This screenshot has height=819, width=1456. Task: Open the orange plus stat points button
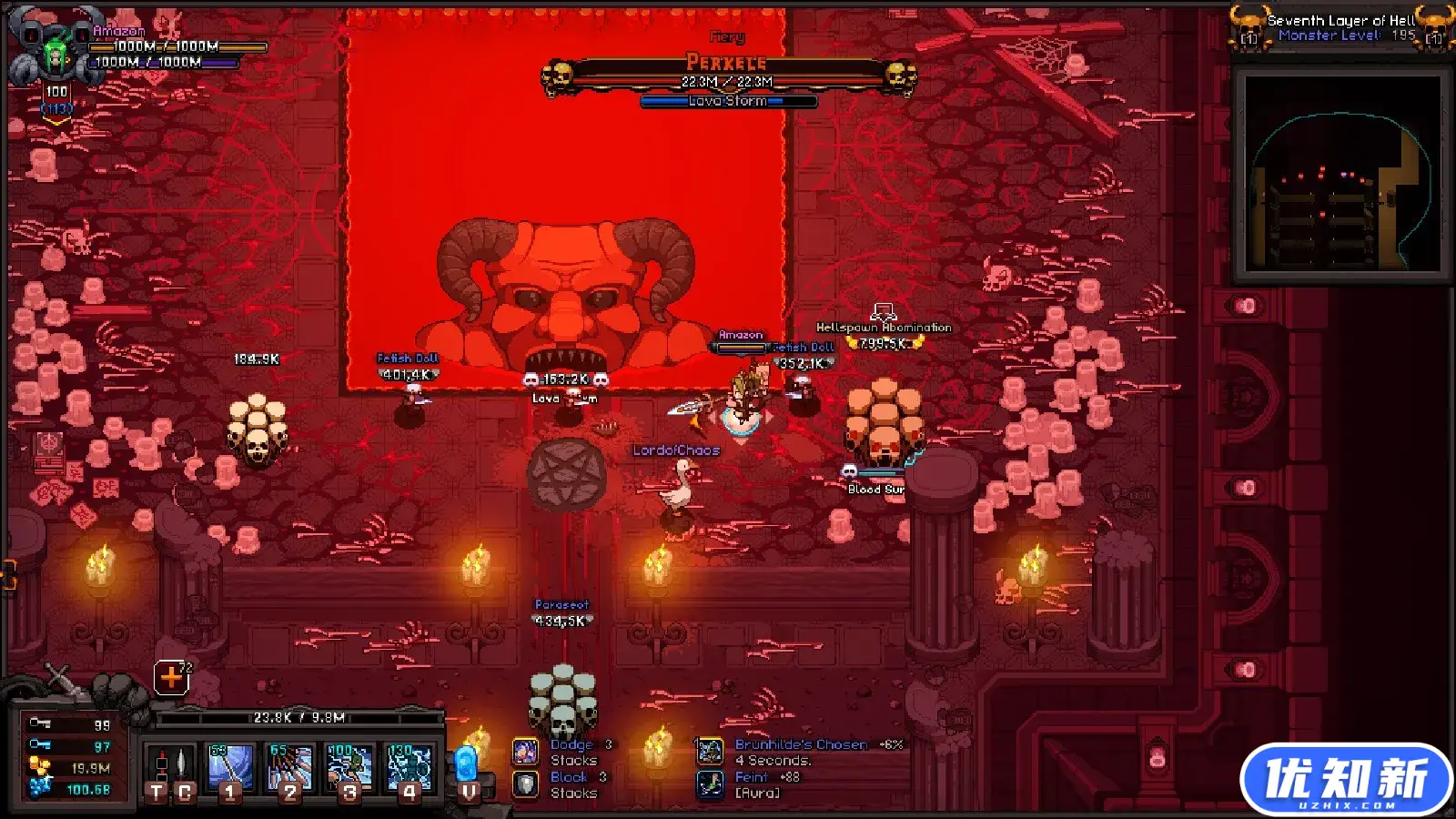click(x=171, y=677)
